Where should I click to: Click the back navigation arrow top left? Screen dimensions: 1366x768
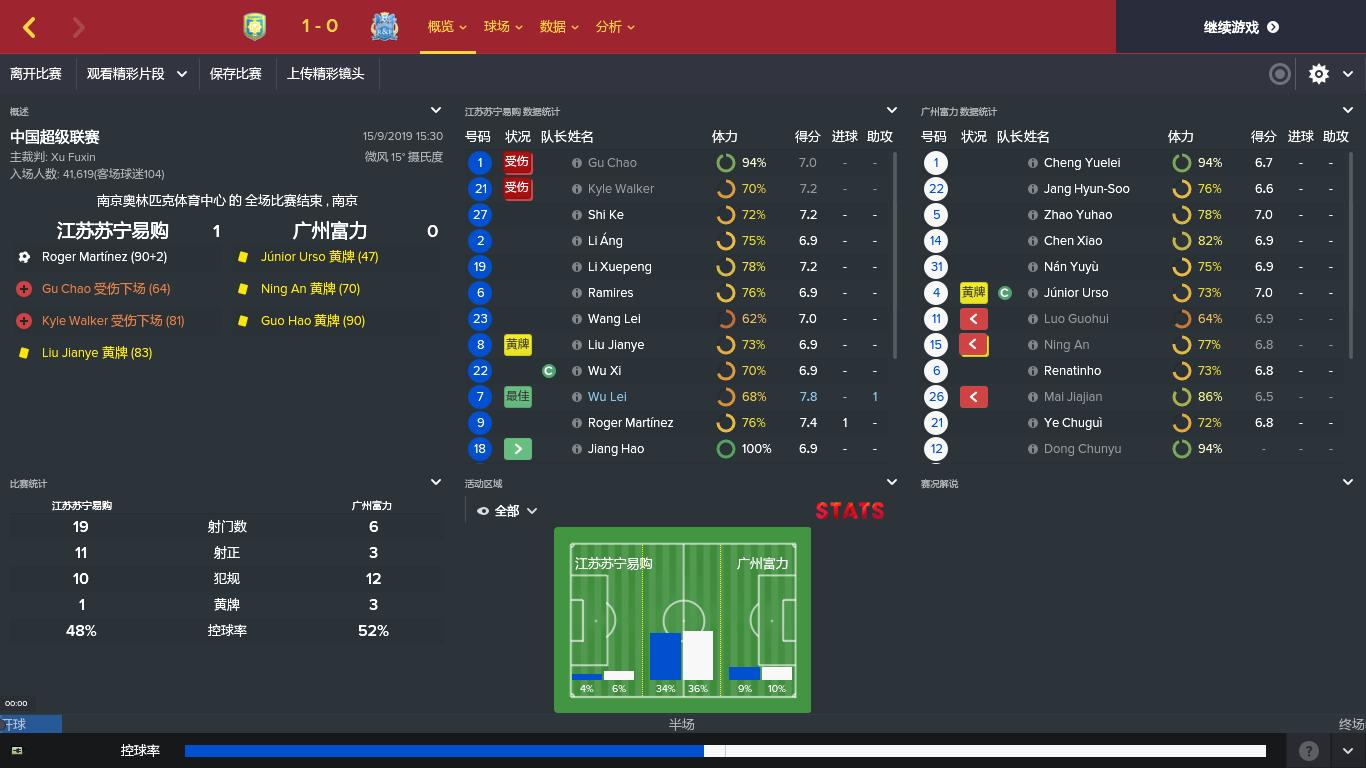(x=29, y=27)
